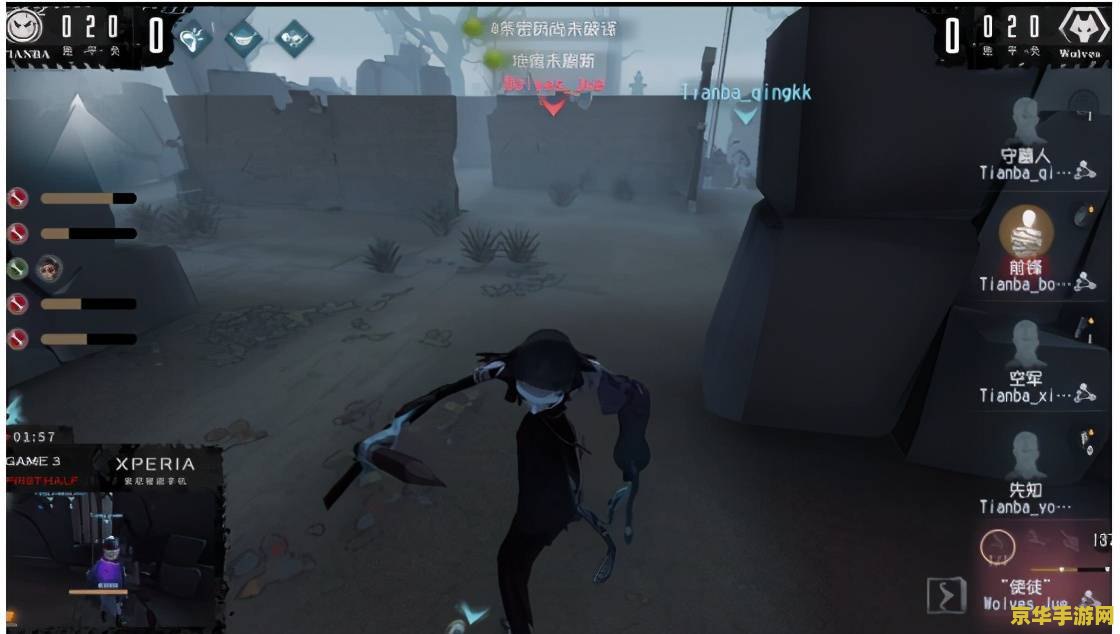Select the third diamond persona trait icon
This screenshot has width=1120, height=634.
(x=294, y=38)
